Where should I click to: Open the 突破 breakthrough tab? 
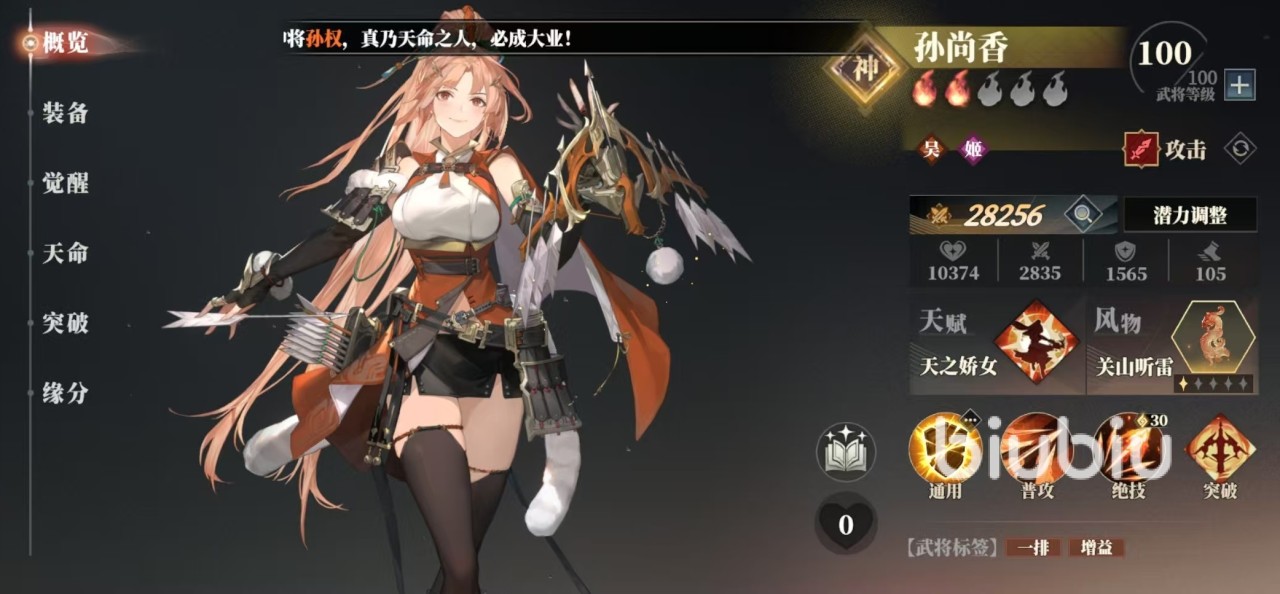click(x=66, y=323)
